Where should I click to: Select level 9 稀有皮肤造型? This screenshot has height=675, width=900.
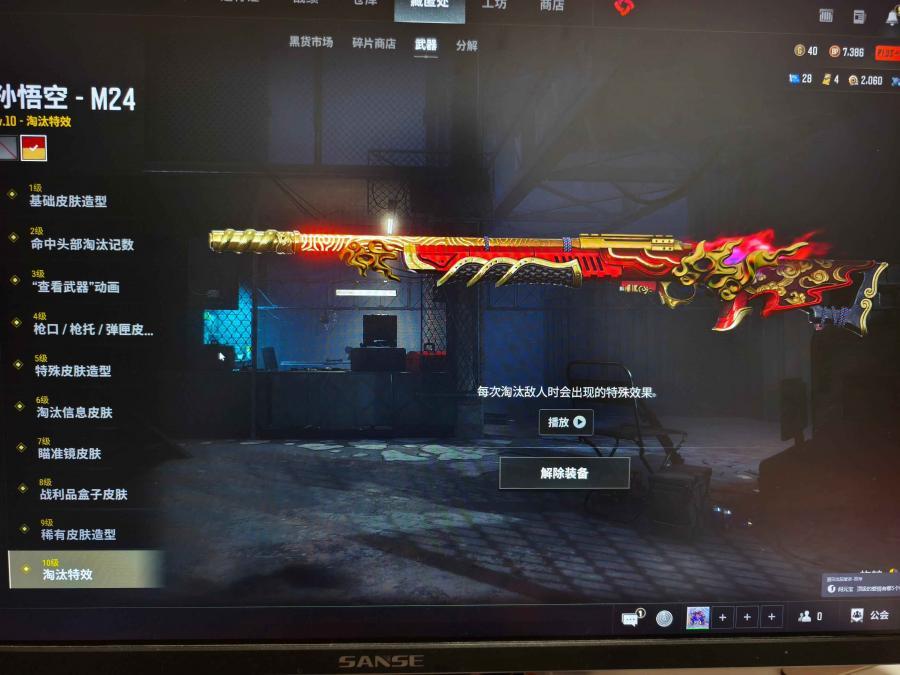pyautogui.click(x=78, y=535)
